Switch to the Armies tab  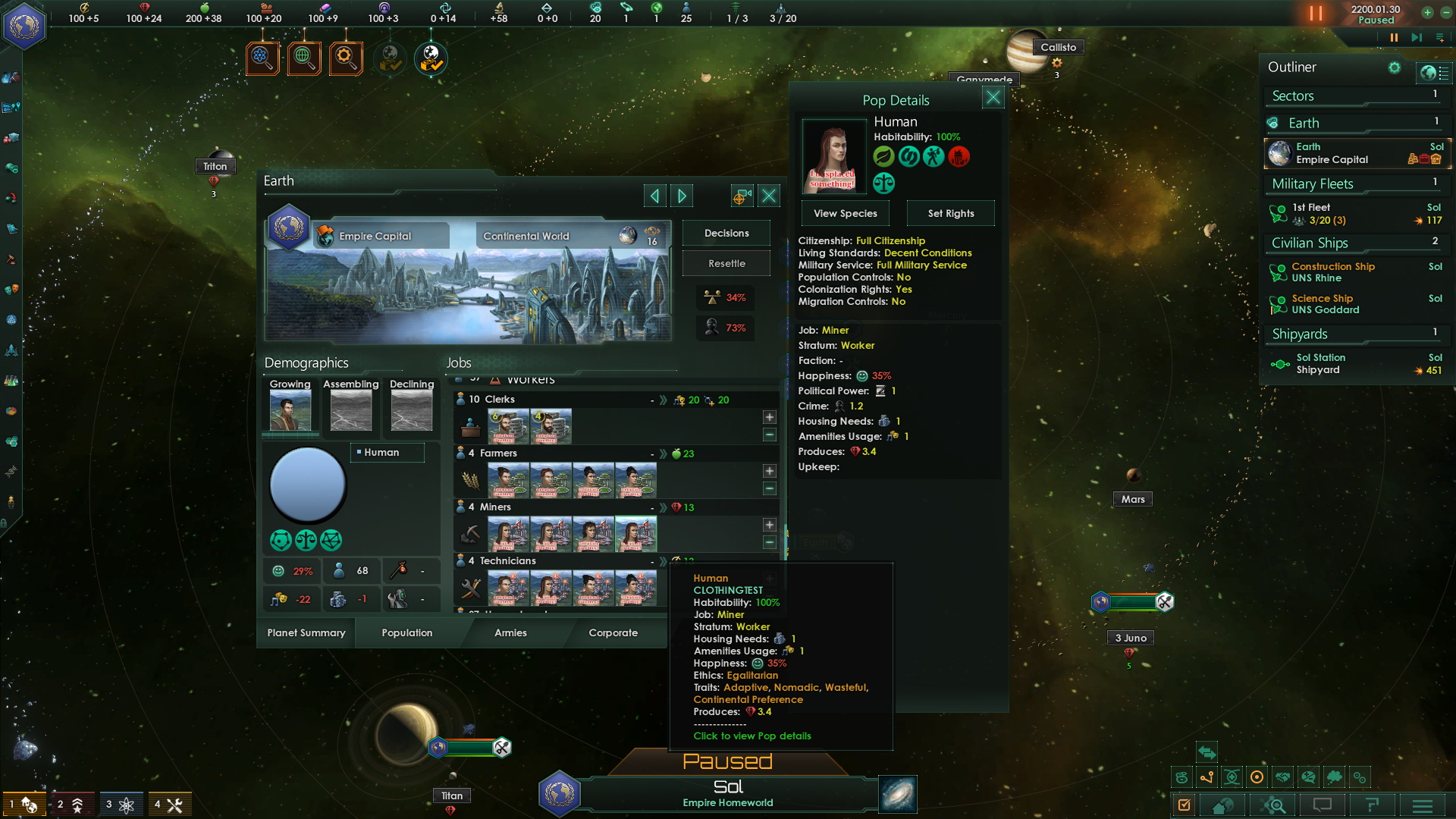[511, 632]
